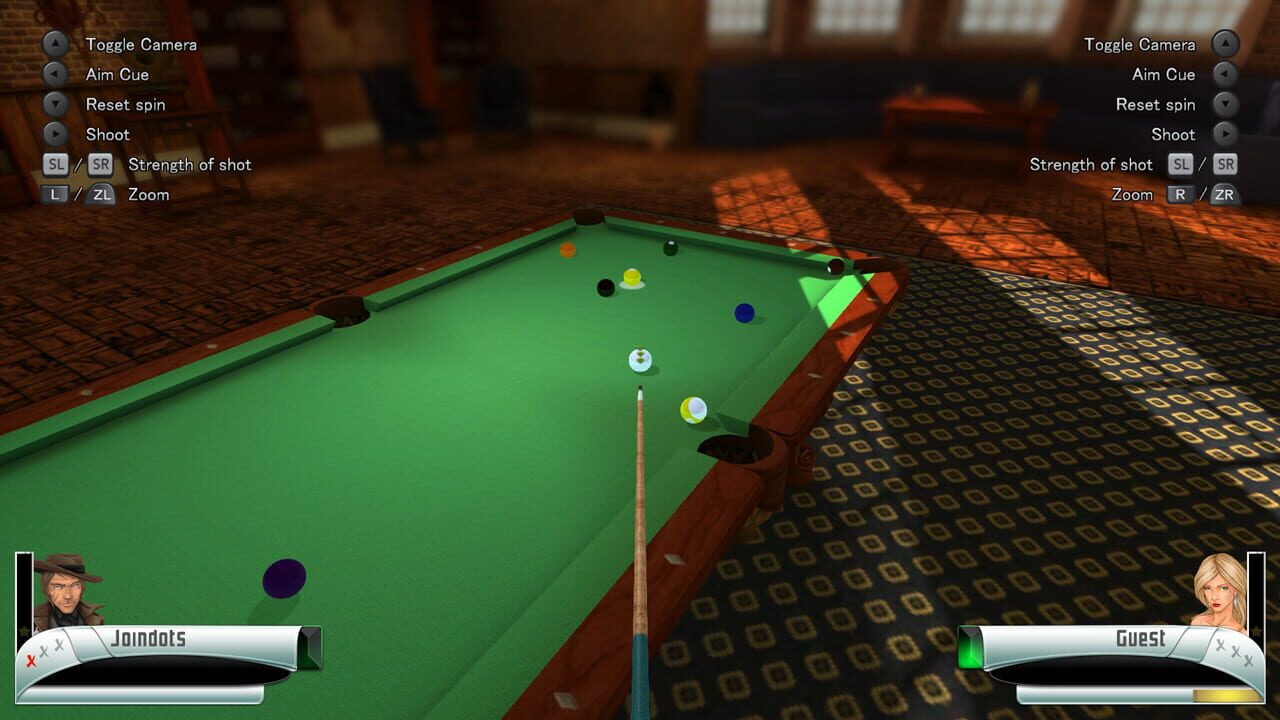The image size is (1280, 720).
Task: Click the ZR zoom icon near the right edge
Action: click(1223, 194)
